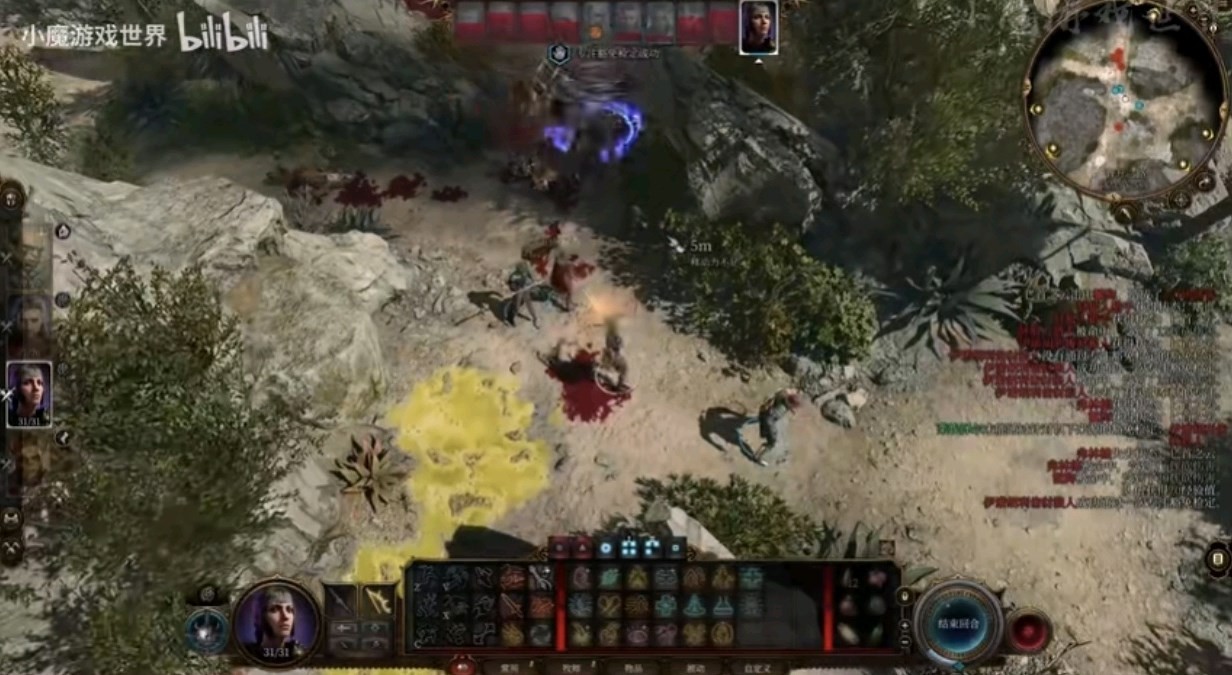Open the combat log panel button

1218,559
